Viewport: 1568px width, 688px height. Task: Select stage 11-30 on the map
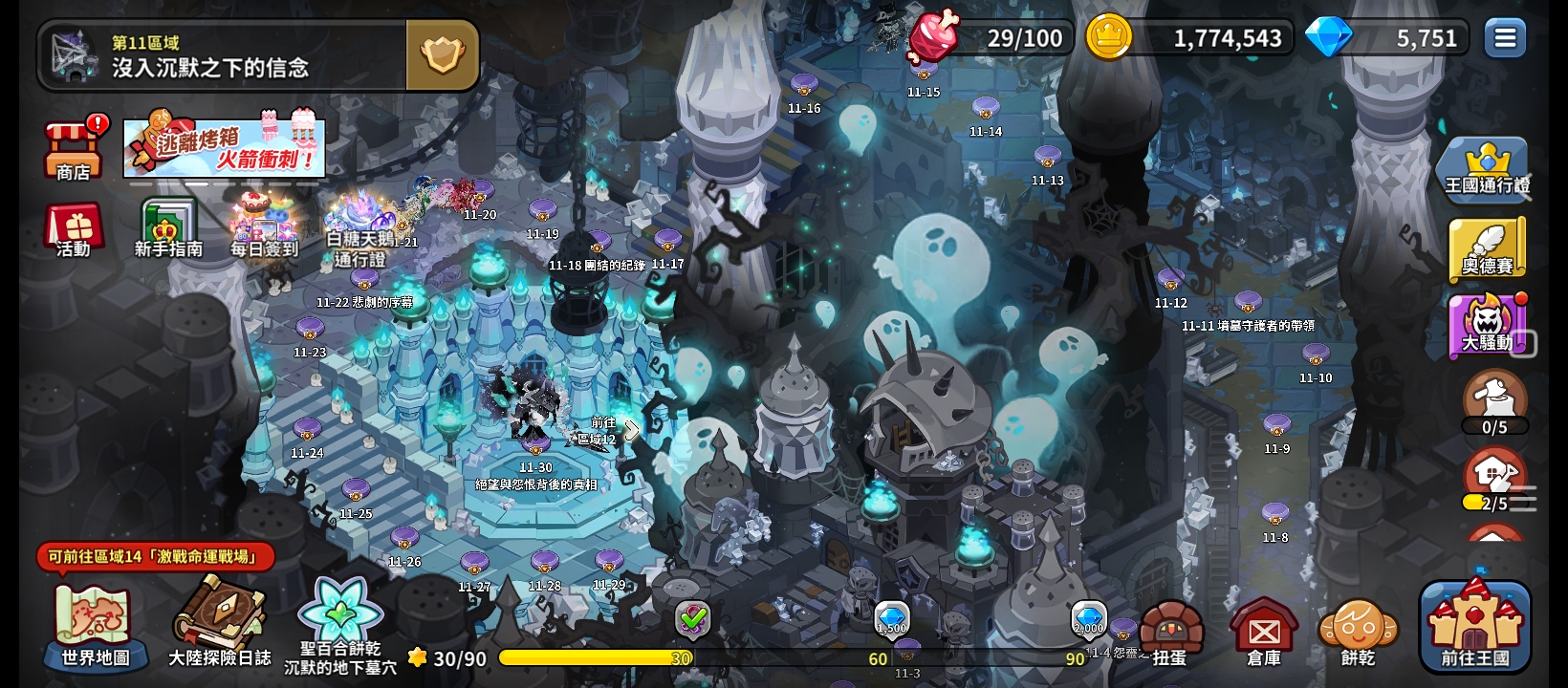pyautogui.click(x=535, y=447)
